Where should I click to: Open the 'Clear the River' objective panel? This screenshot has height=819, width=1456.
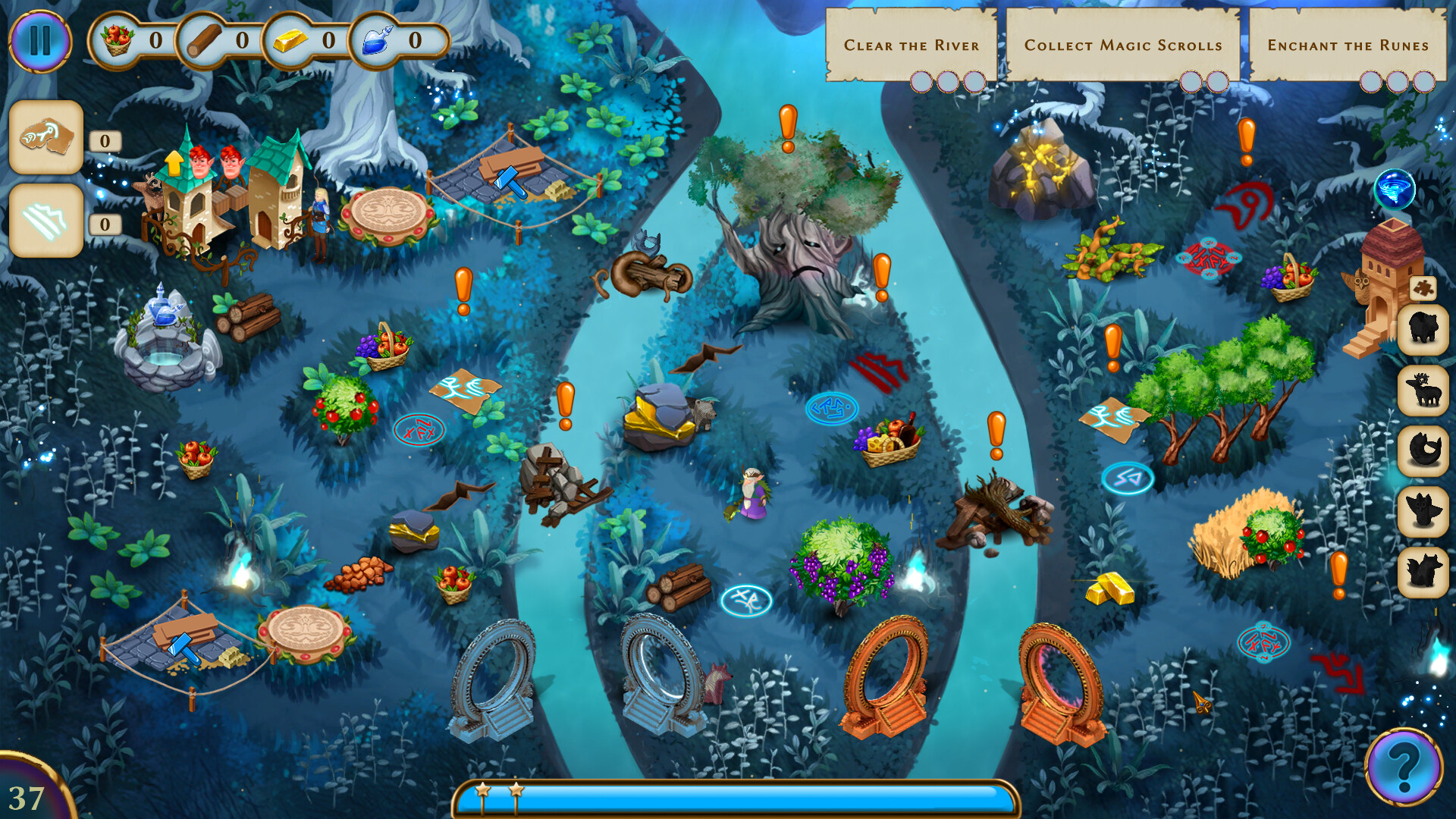[912, 45]
